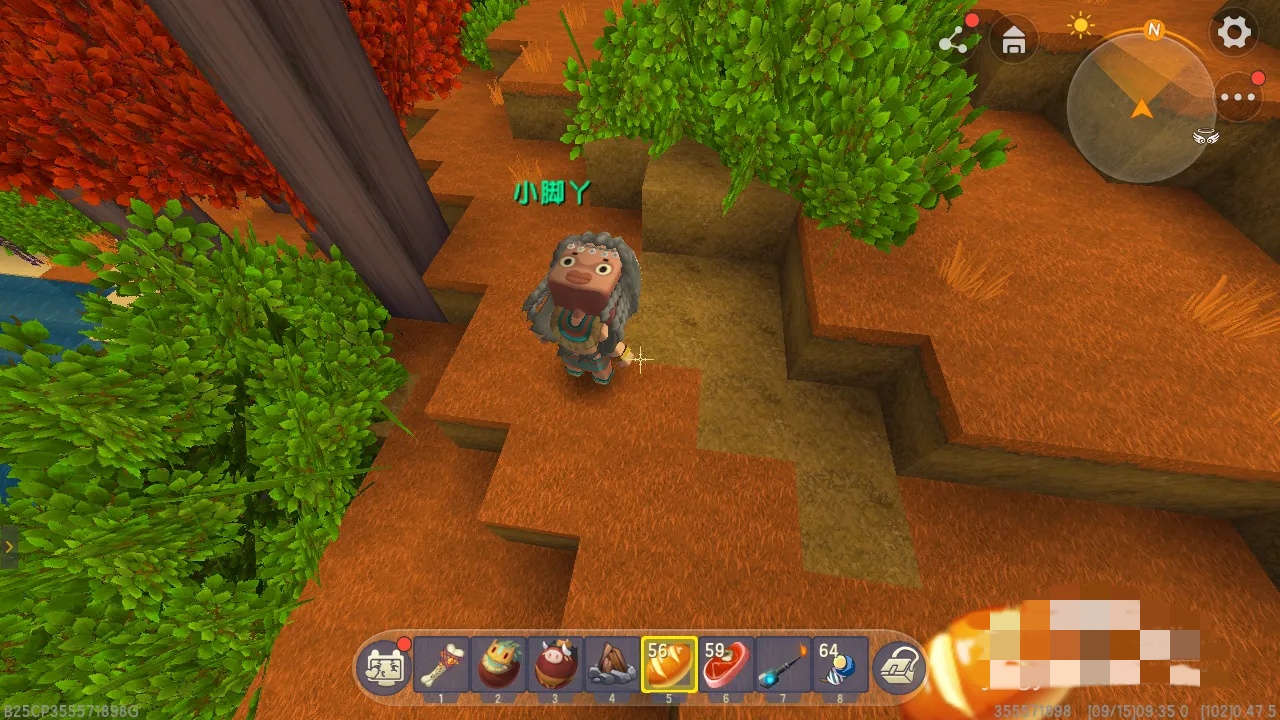
Task: Select the campfire in slot 4
Action: click(x=612, y=664)
